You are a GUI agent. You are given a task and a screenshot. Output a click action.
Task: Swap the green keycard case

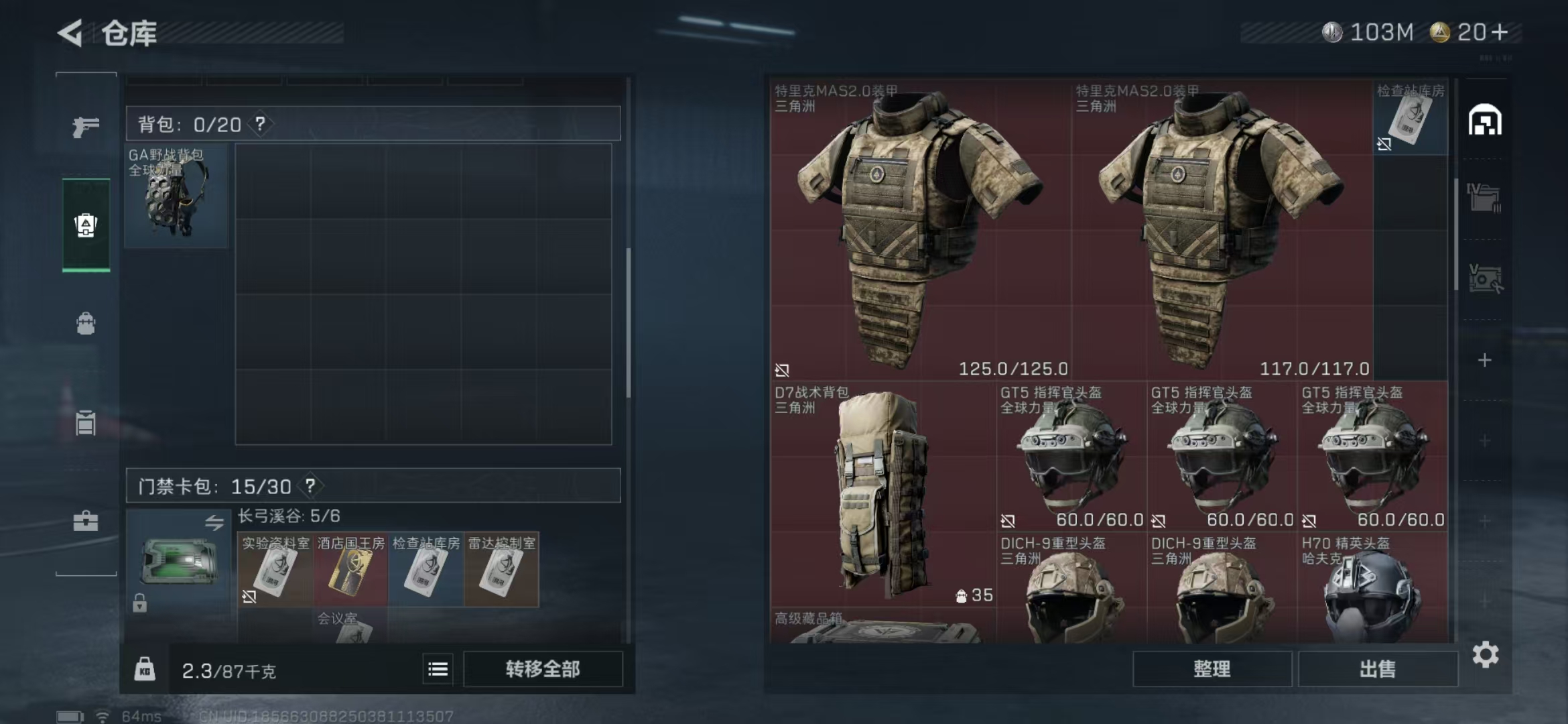click(x=214, y=523)
